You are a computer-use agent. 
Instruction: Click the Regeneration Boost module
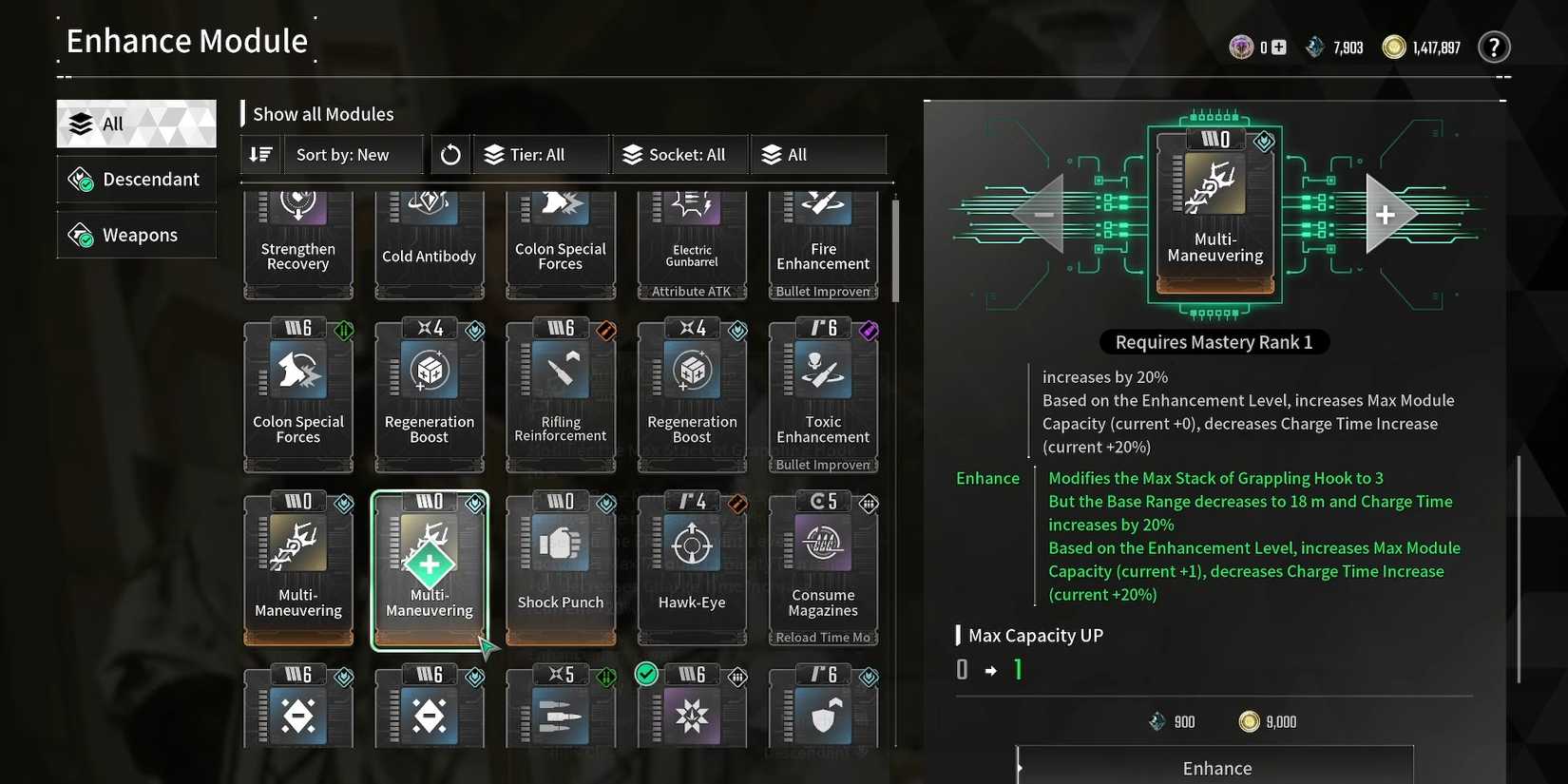[x=430, y=394]
